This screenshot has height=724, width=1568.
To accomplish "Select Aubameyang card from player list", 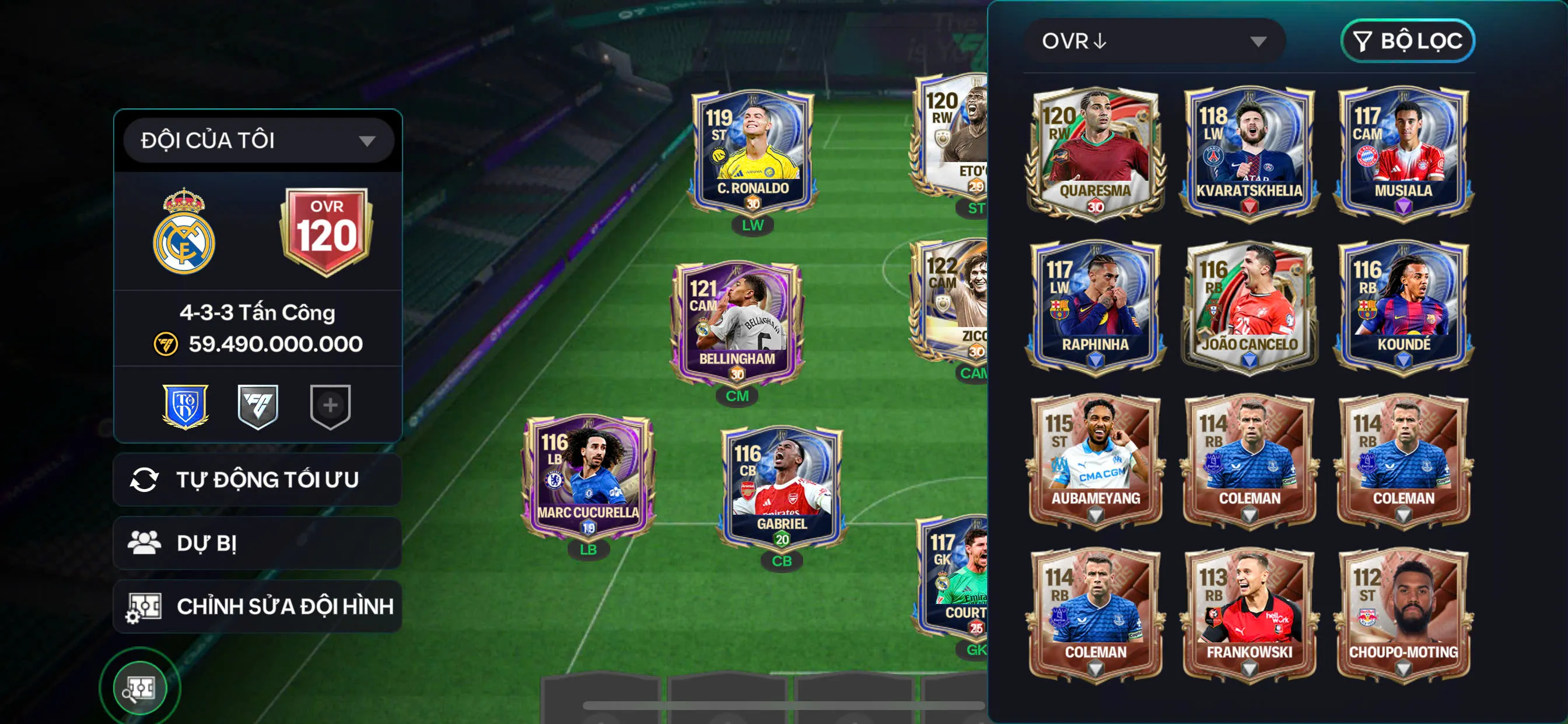I will [1095, 461].
